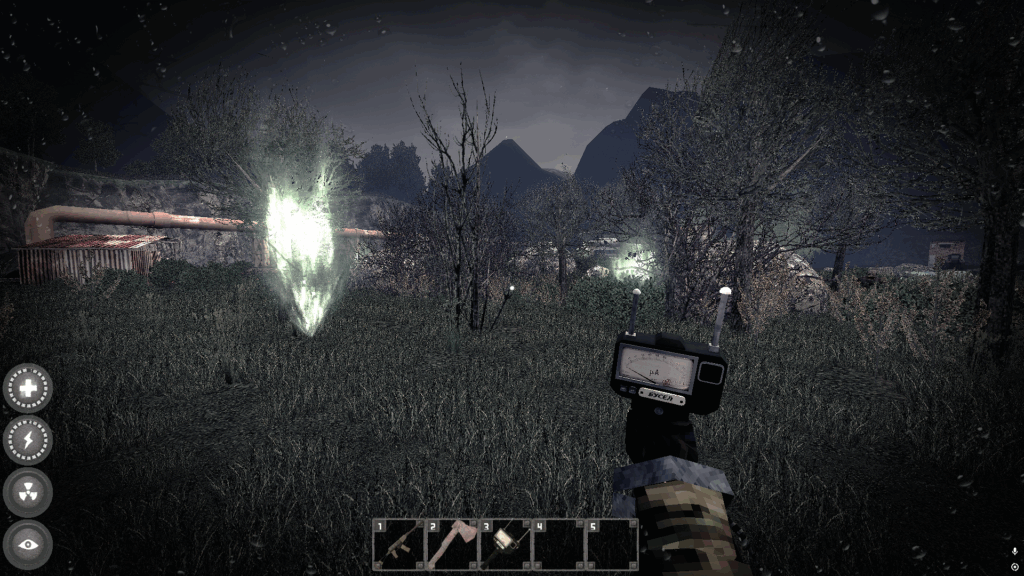This screenshot has width=1024, height=576.
Task: Click the eye visibility indicator icon
Action: (x=28, y=545)
